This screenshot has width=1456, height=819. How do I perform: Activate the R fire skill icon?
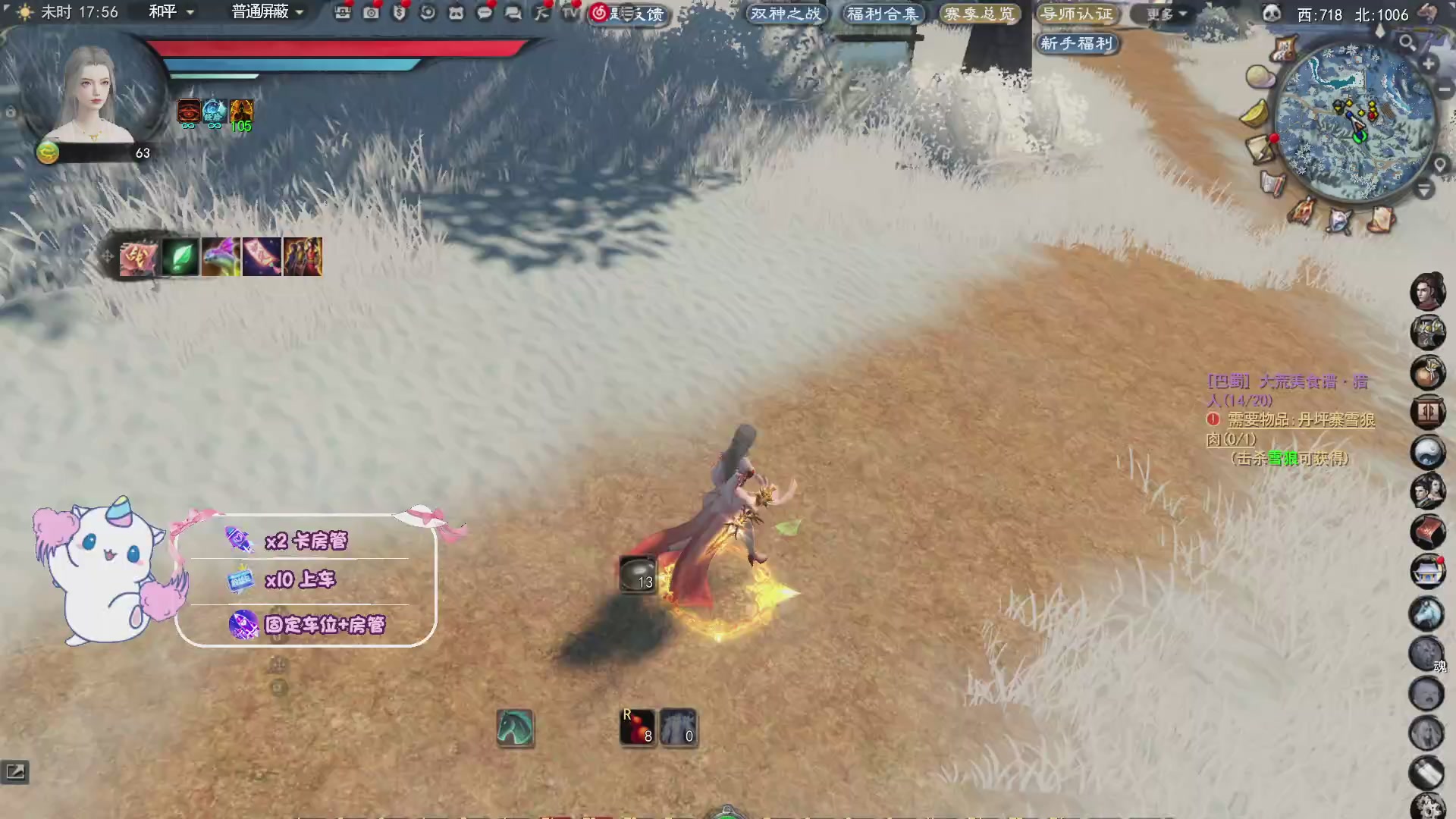pos(639,726)
